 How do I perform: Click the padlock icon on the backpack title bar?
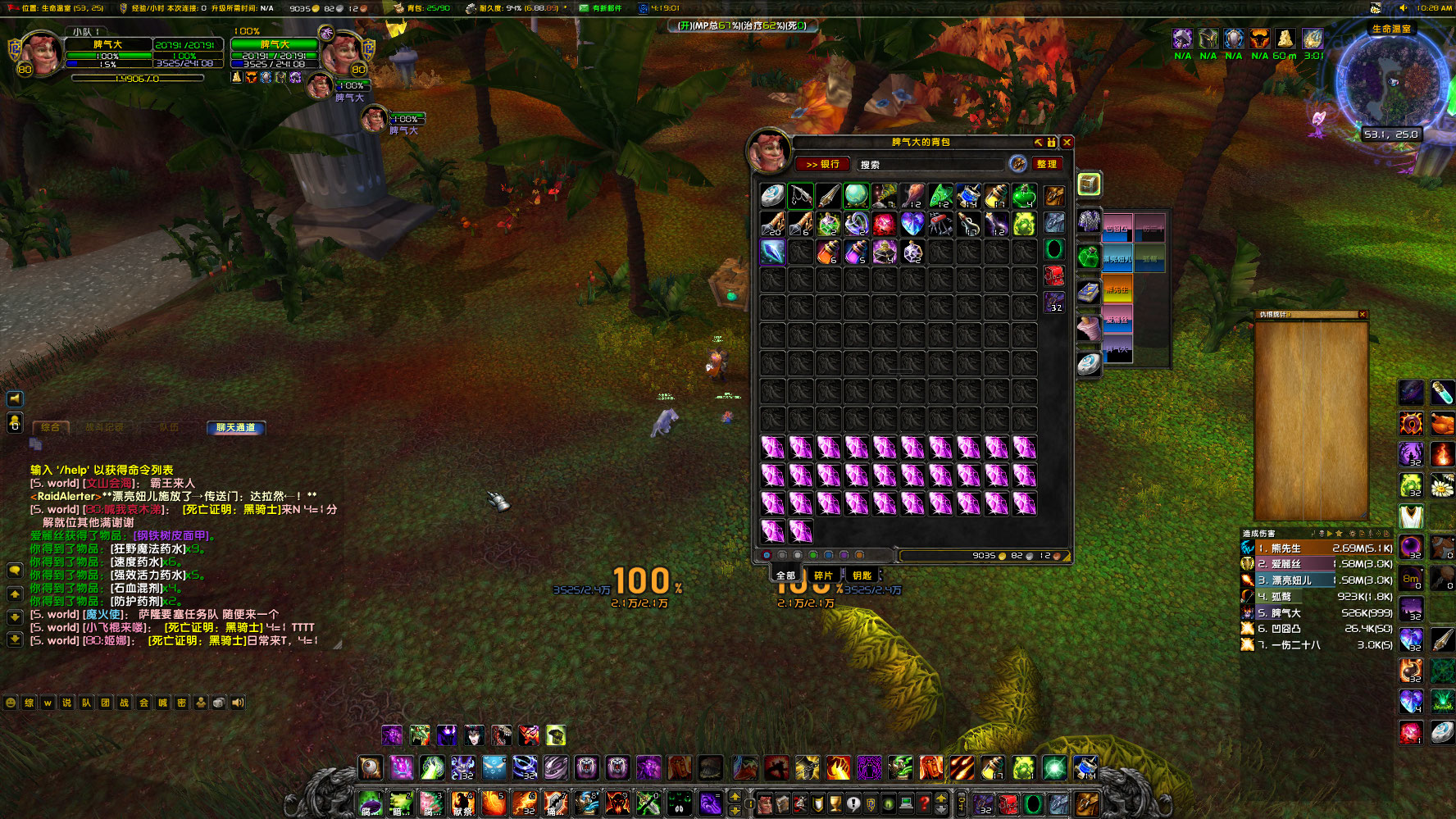pyautogui.click(x=1052, y=143)
